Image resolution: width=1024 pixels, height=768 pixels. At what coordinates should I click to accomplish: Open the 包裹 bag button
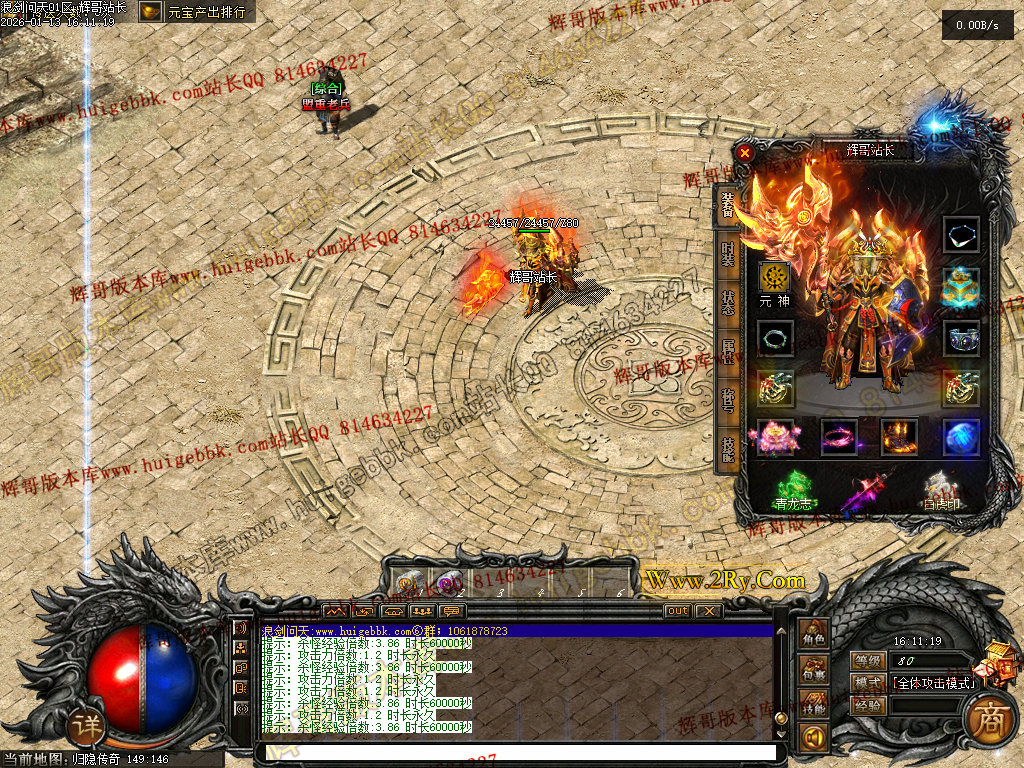[815, 671]
